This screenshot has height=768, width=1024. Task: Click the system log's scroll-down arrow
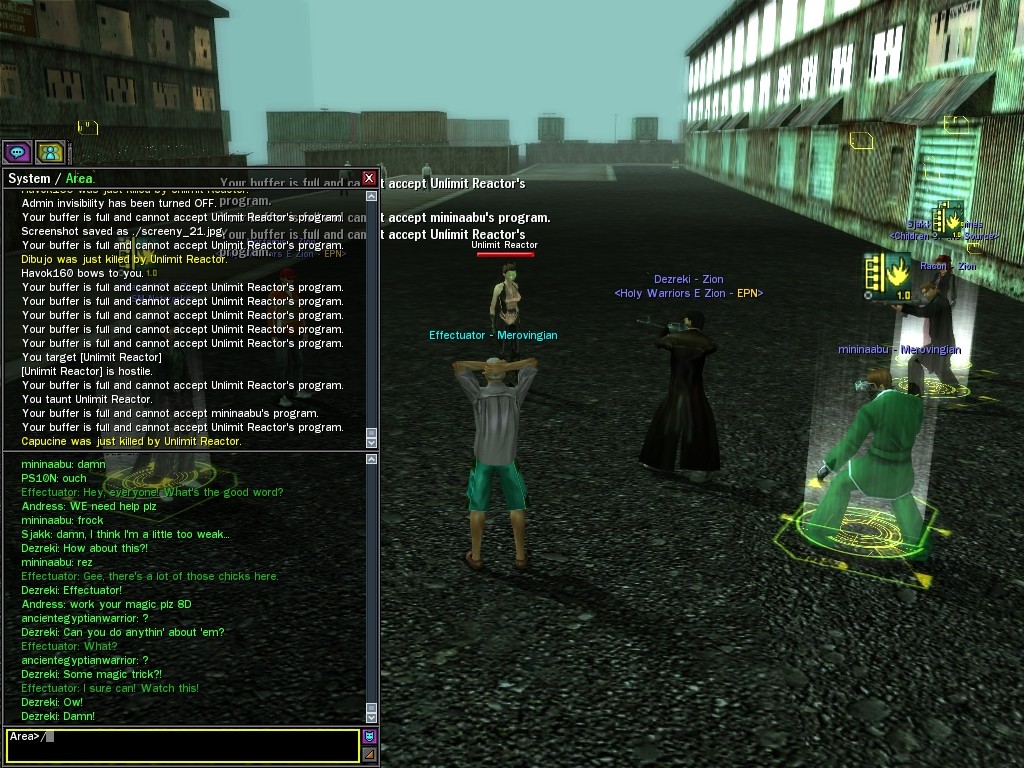pos(372,442)
